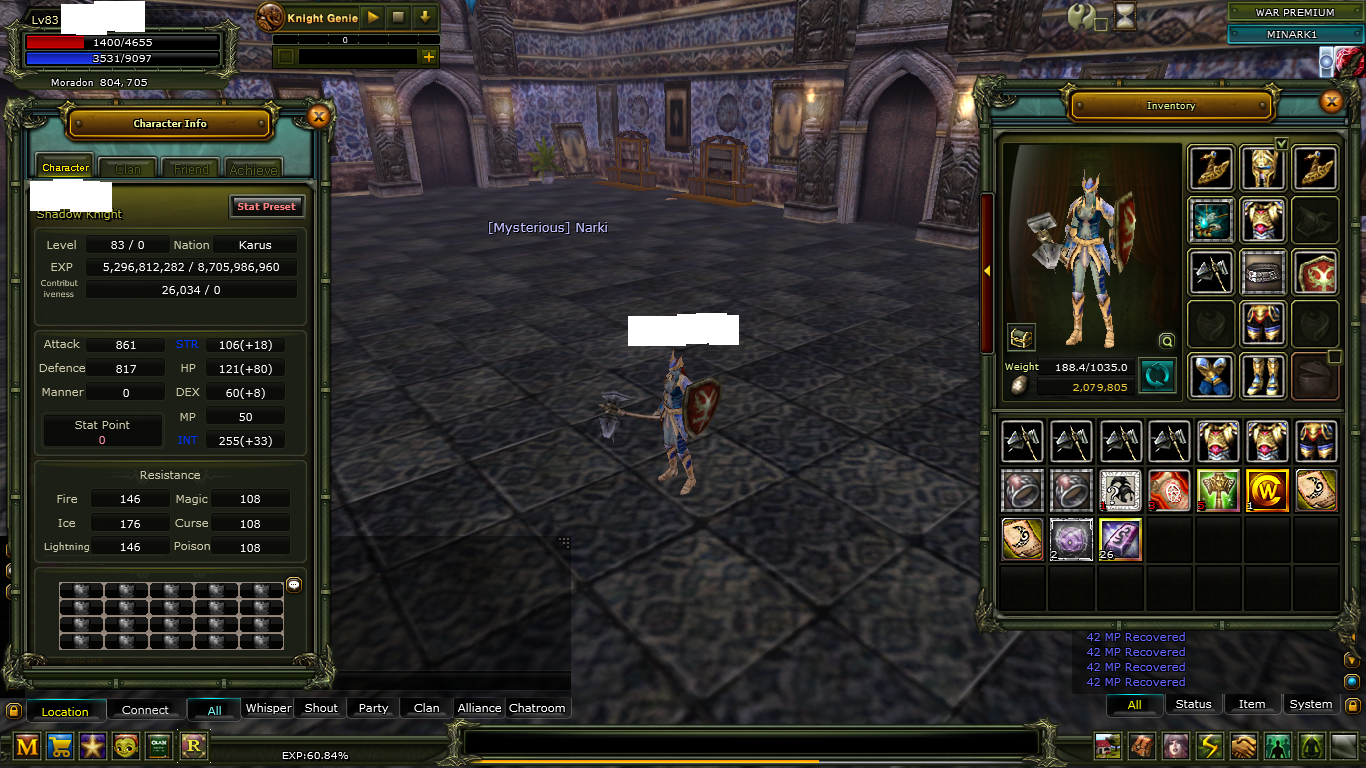Click the item search magnifier in the Inventory
1366x768 pixels.
click(x=1167, y=340)
